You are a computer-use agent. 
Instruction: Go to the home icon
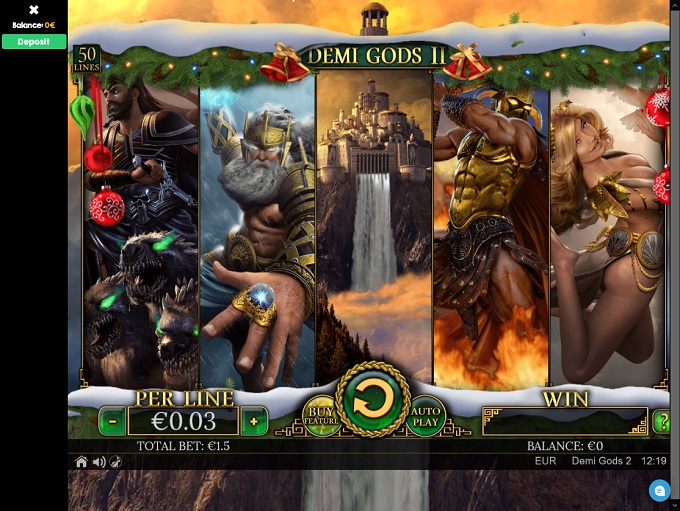pyautogui.click(x=82, y=462)
